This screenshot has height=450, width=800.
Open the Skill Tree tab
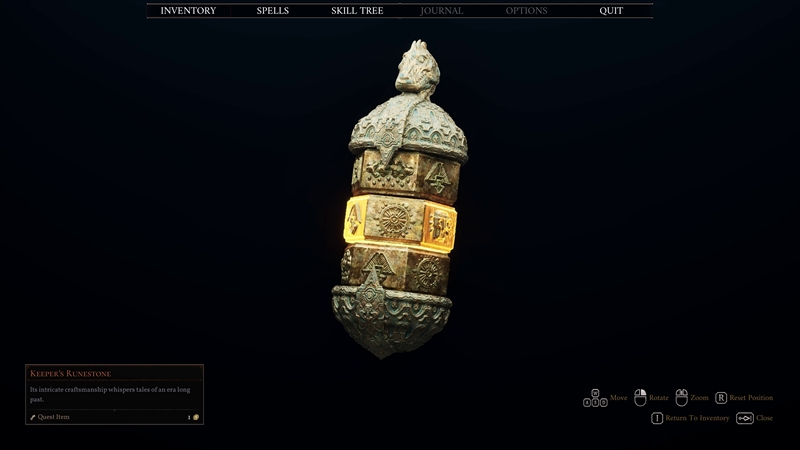(x=357, y=11)
